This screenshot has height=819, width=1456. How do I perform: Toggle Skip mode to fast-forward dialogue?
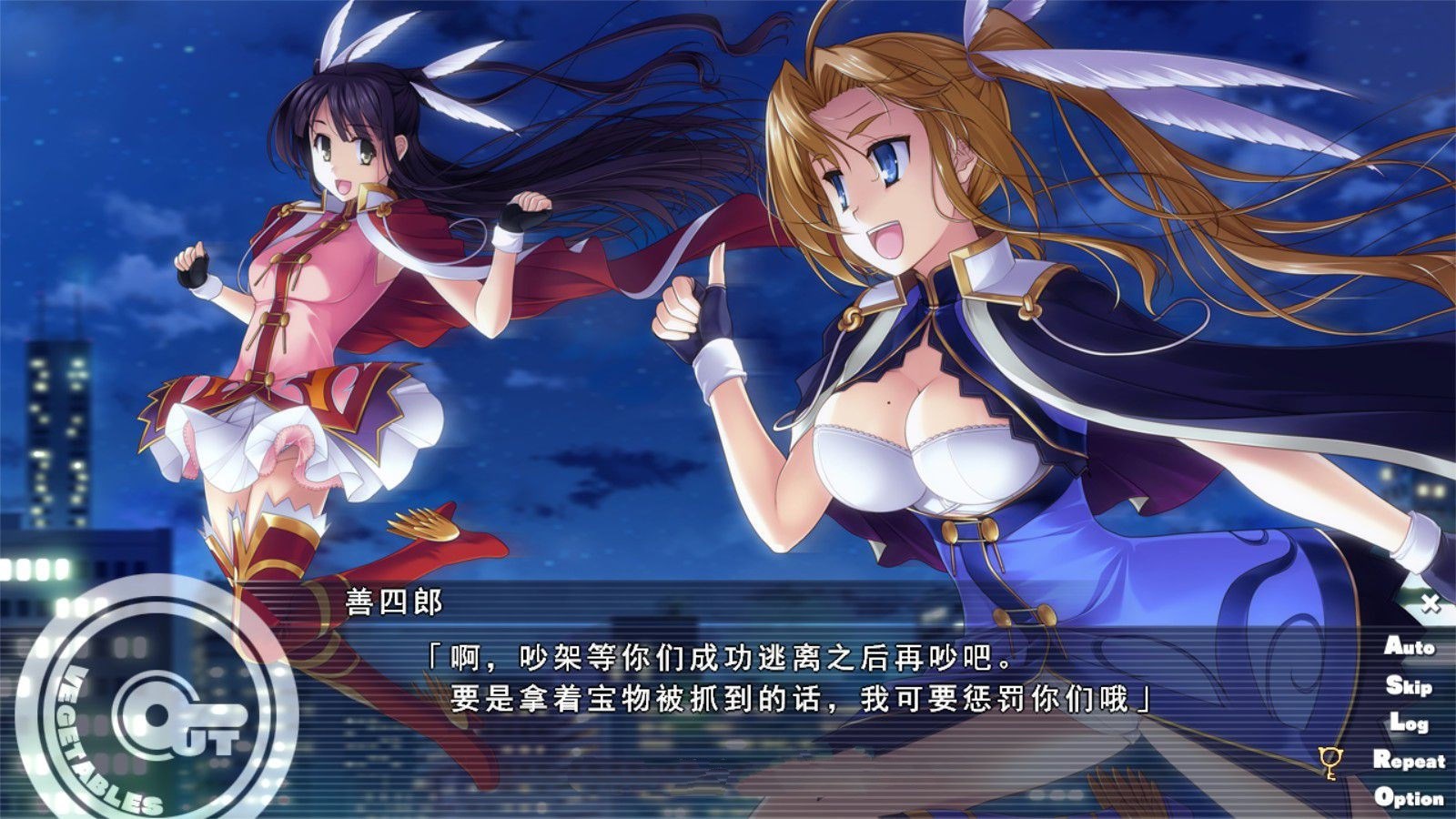point(1408,685)
